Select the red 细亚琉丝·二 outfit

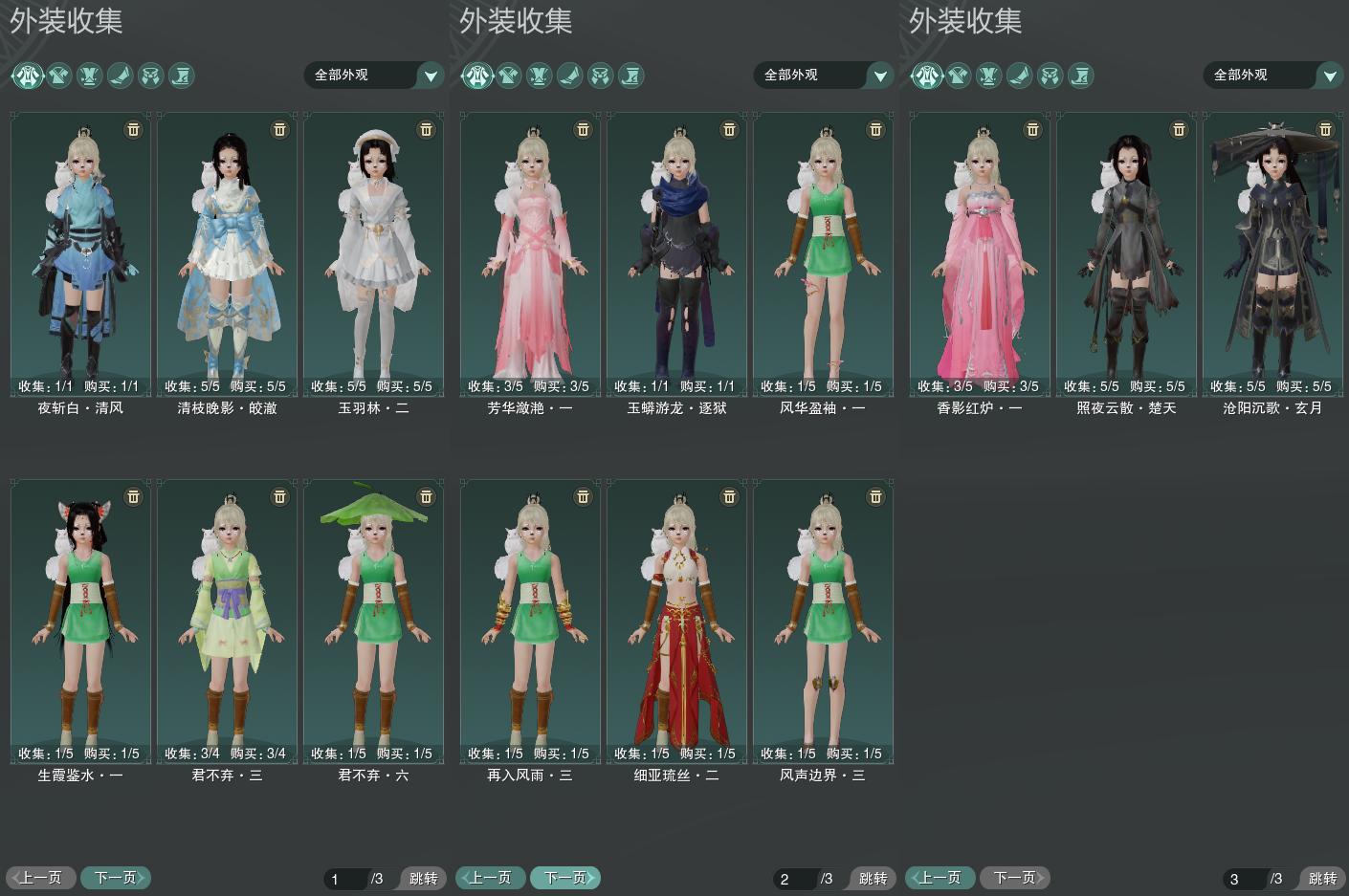click(x=676, y=622)
